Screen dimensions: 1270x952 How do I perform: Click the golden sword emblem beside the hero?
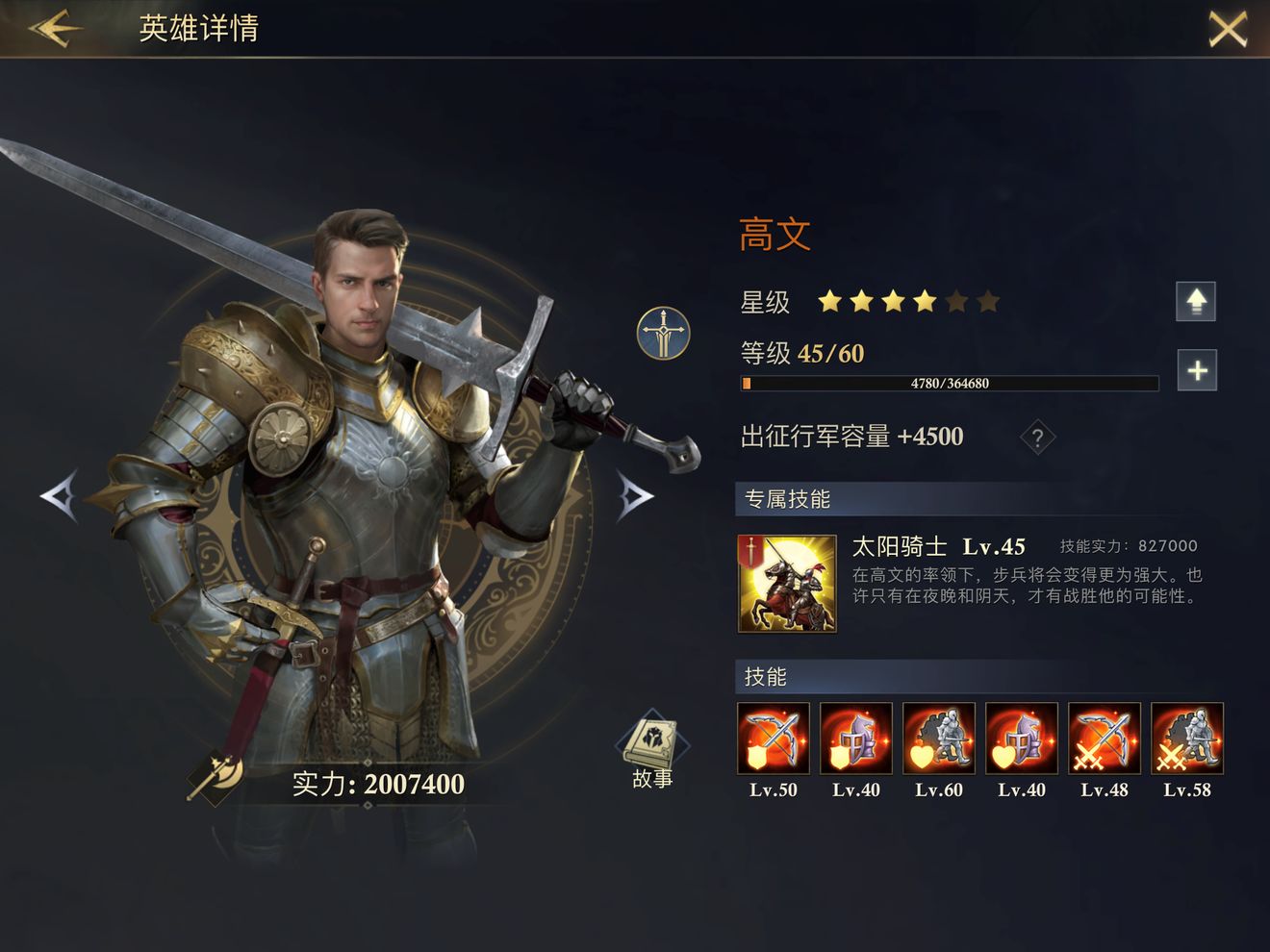point(662,333)
